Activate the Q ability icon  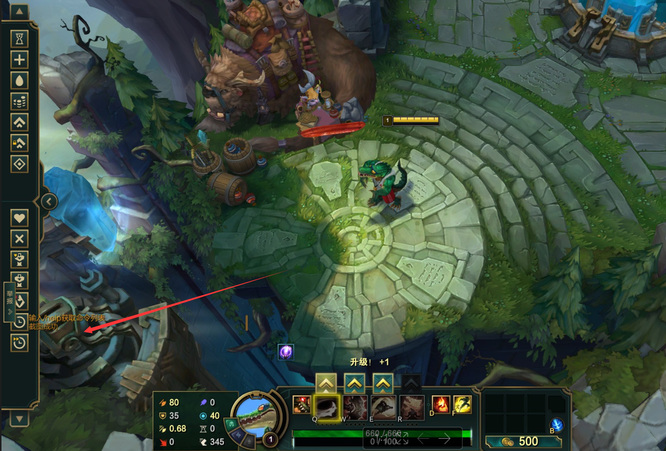coord(327,407)
